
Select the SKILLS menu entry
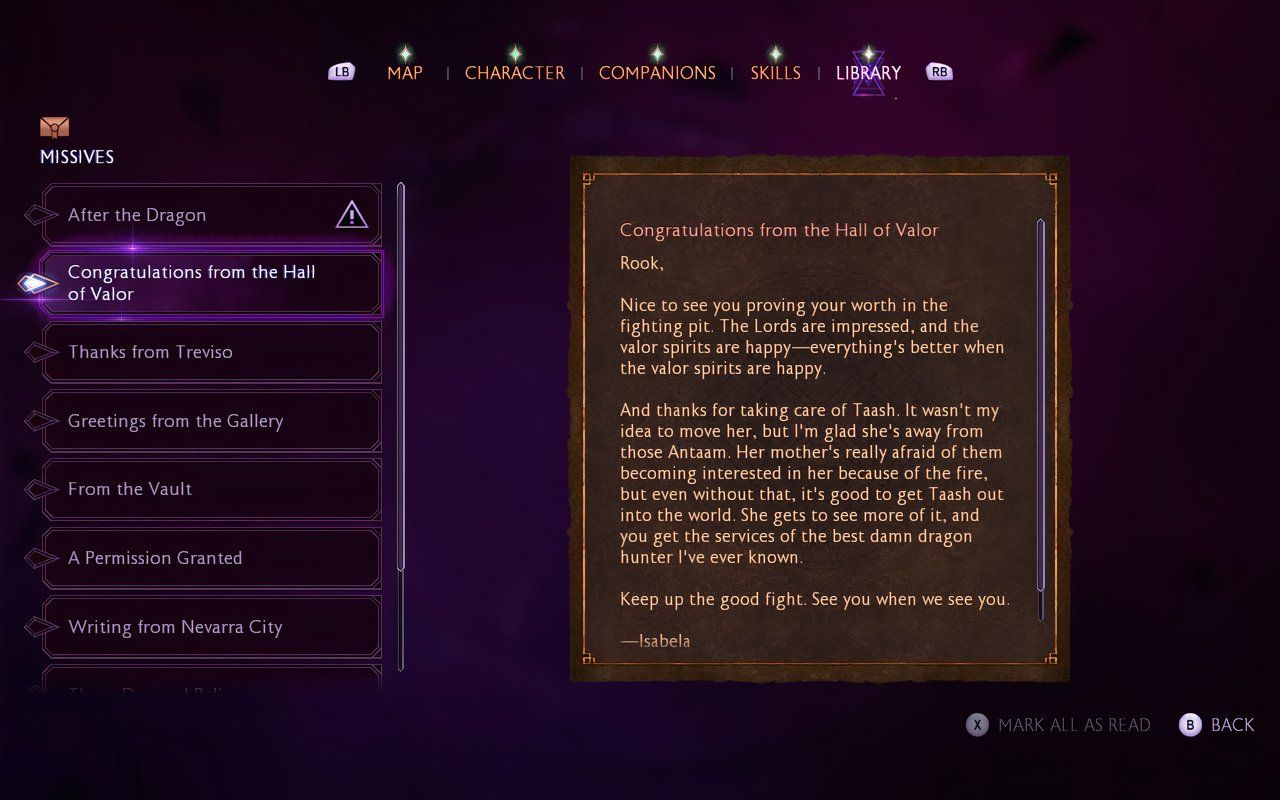[775, 72]
